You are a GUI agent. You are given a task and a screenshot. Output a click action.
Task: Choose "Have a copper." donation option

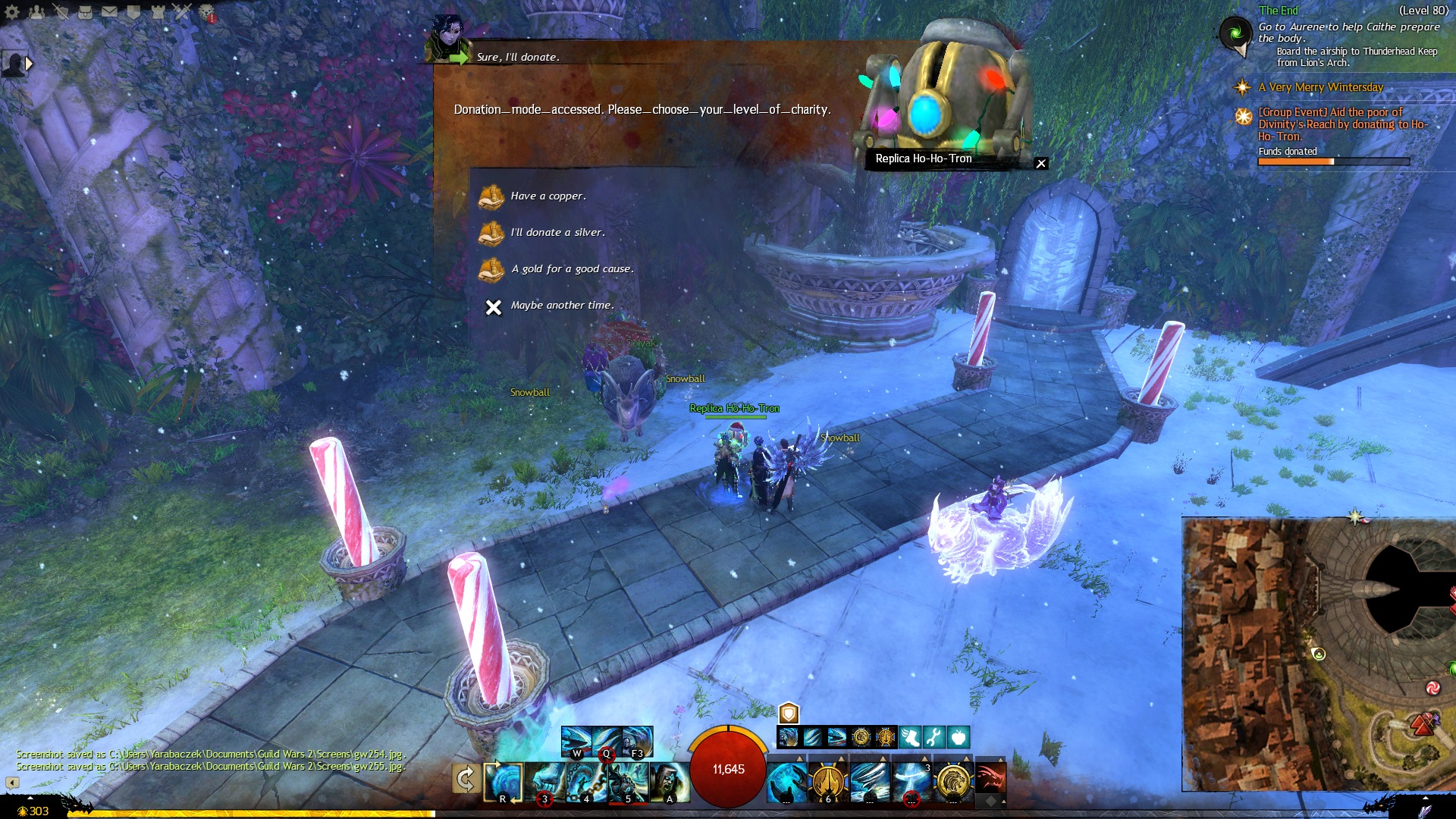pos(548,196)
